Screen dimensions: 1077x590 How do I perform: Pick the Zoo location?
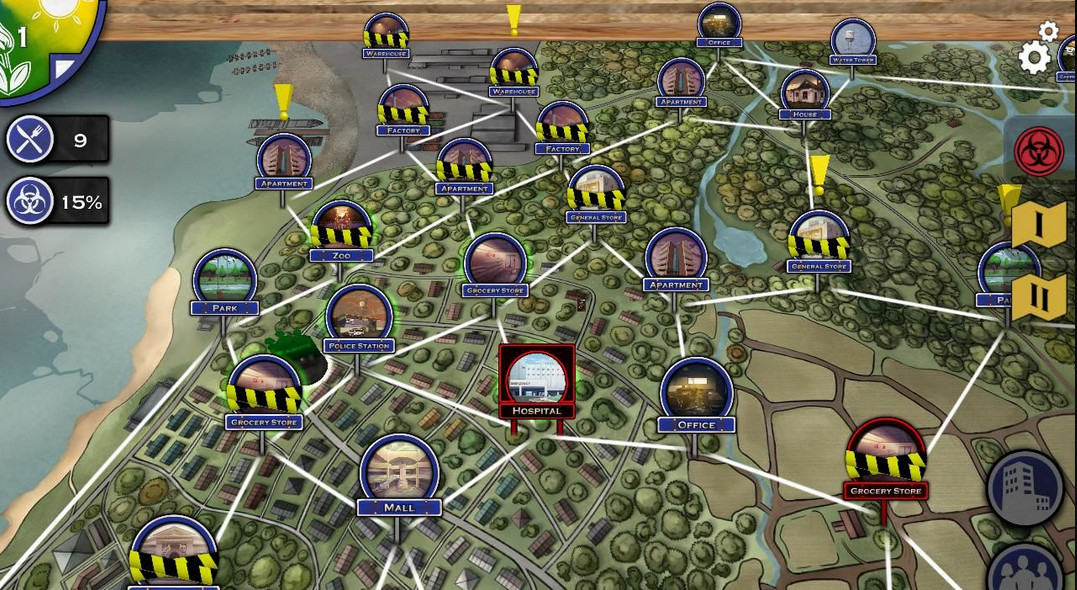point(342,229)
